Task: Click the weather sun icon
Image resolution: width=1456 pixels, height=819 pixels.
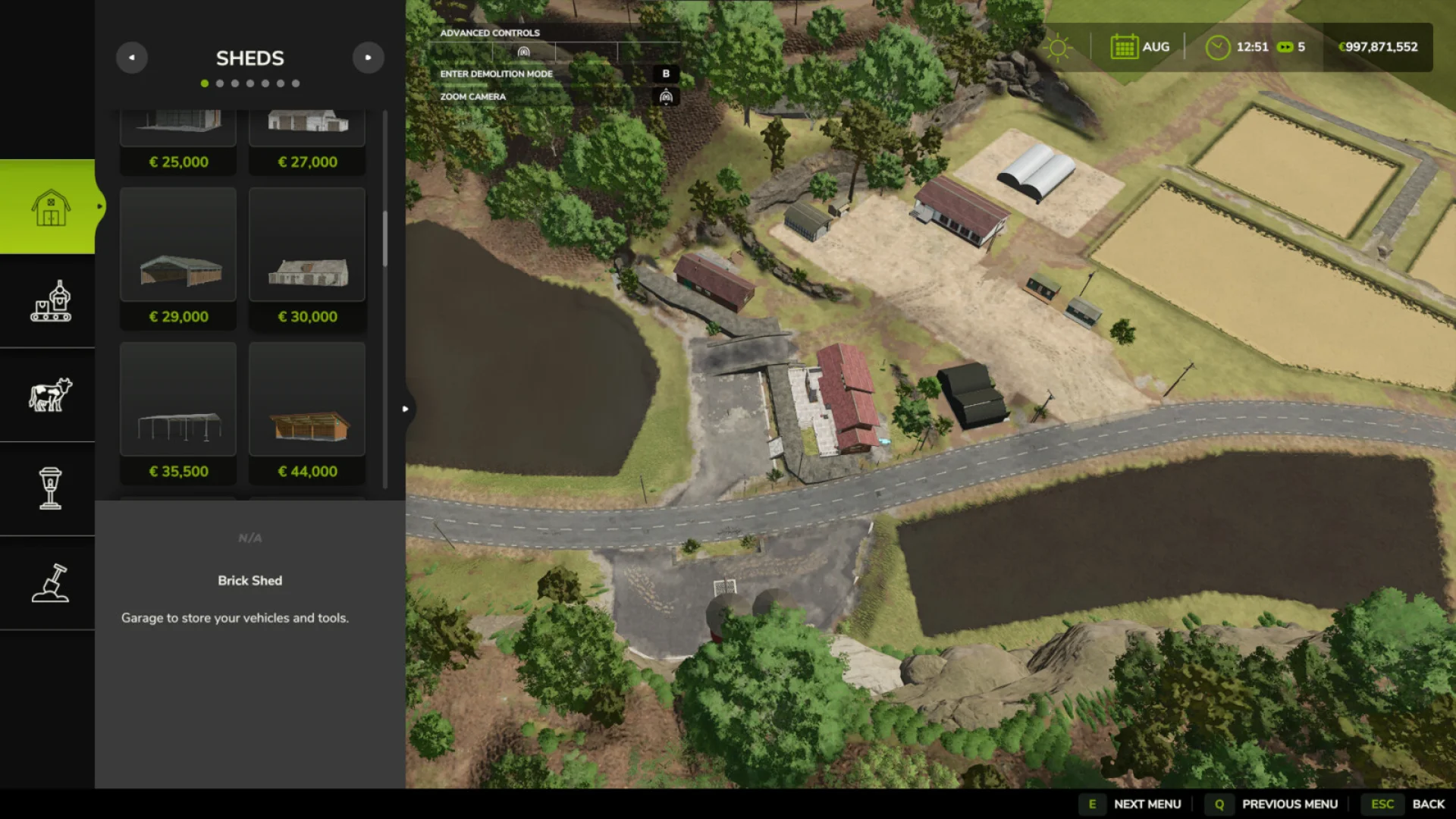Action: (x=1058, y=47)
